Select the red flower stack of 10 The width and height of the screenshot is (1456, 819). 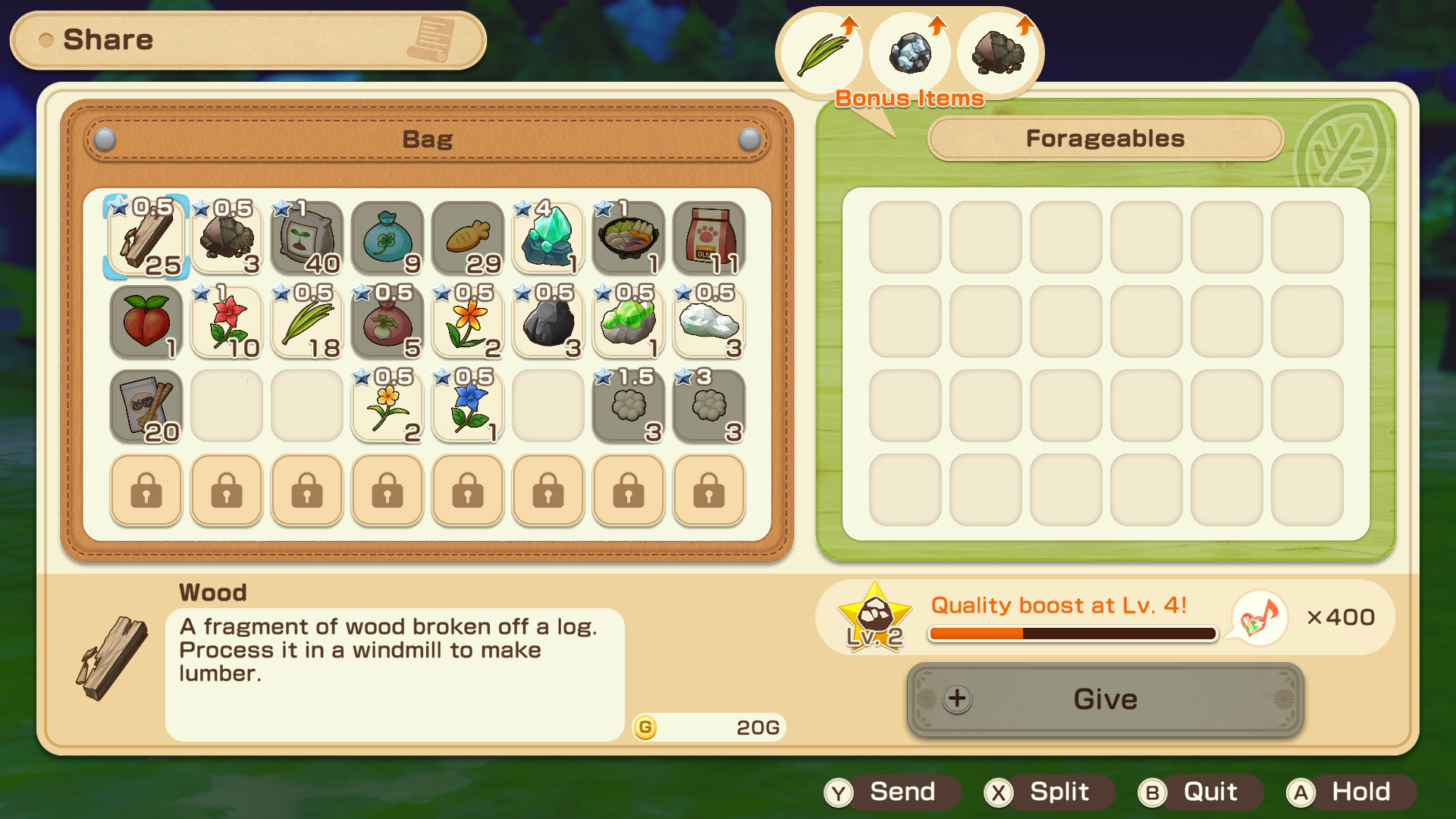(226, 324)
